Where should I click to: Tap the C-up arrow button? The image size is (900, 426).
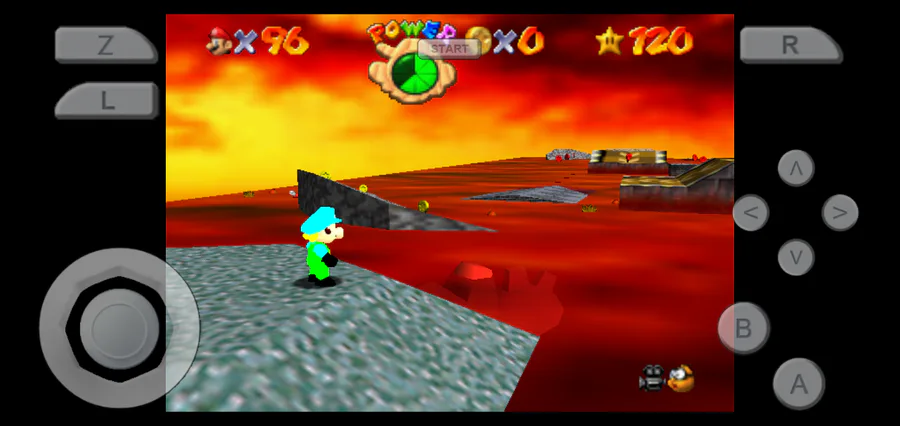pyautogui.click(x=796, y=168)
